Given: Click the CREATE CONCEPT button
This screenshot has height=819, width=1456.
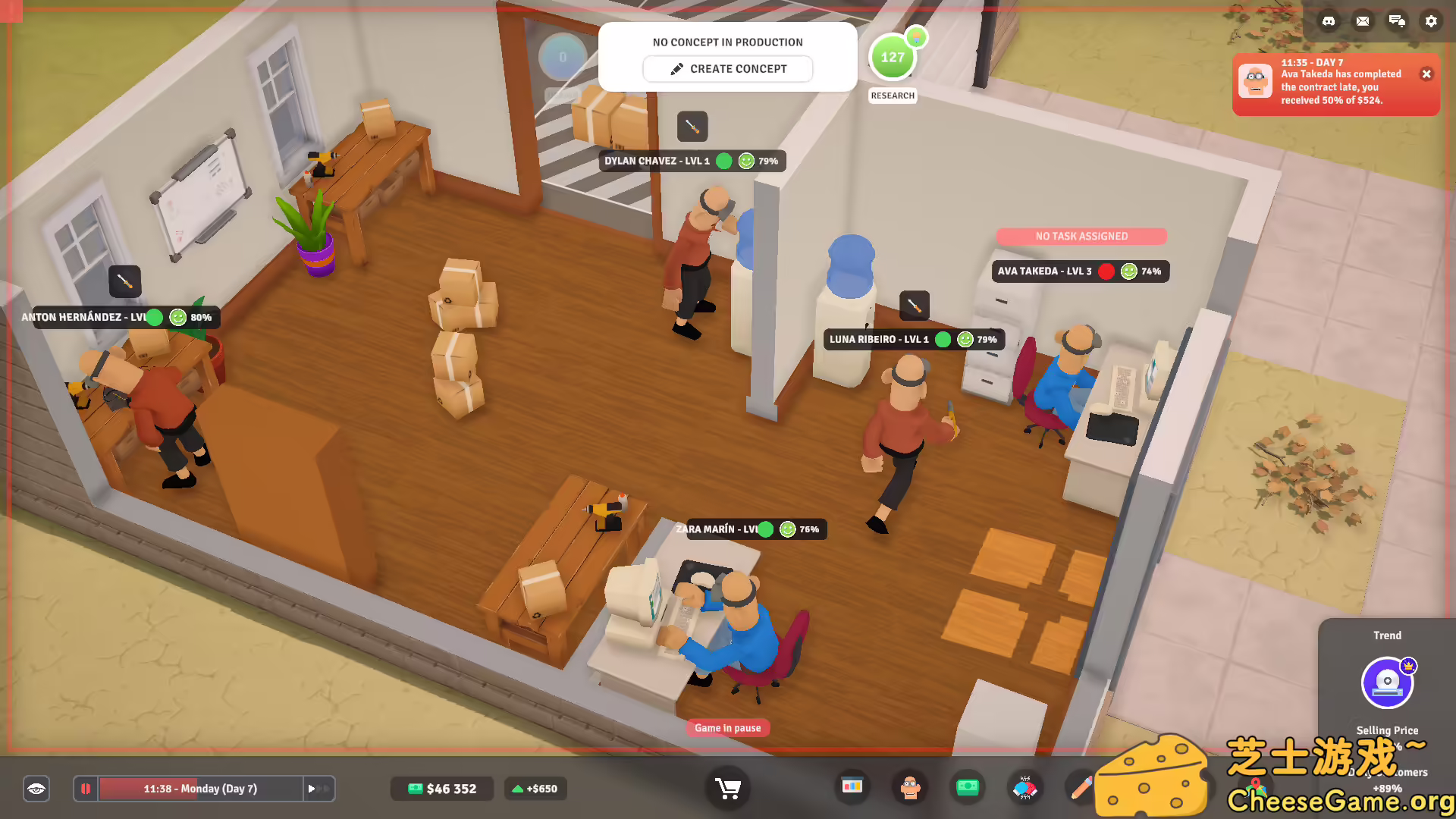Looking at the screenshot, I should pyautogui.click(x=727, y=68).
